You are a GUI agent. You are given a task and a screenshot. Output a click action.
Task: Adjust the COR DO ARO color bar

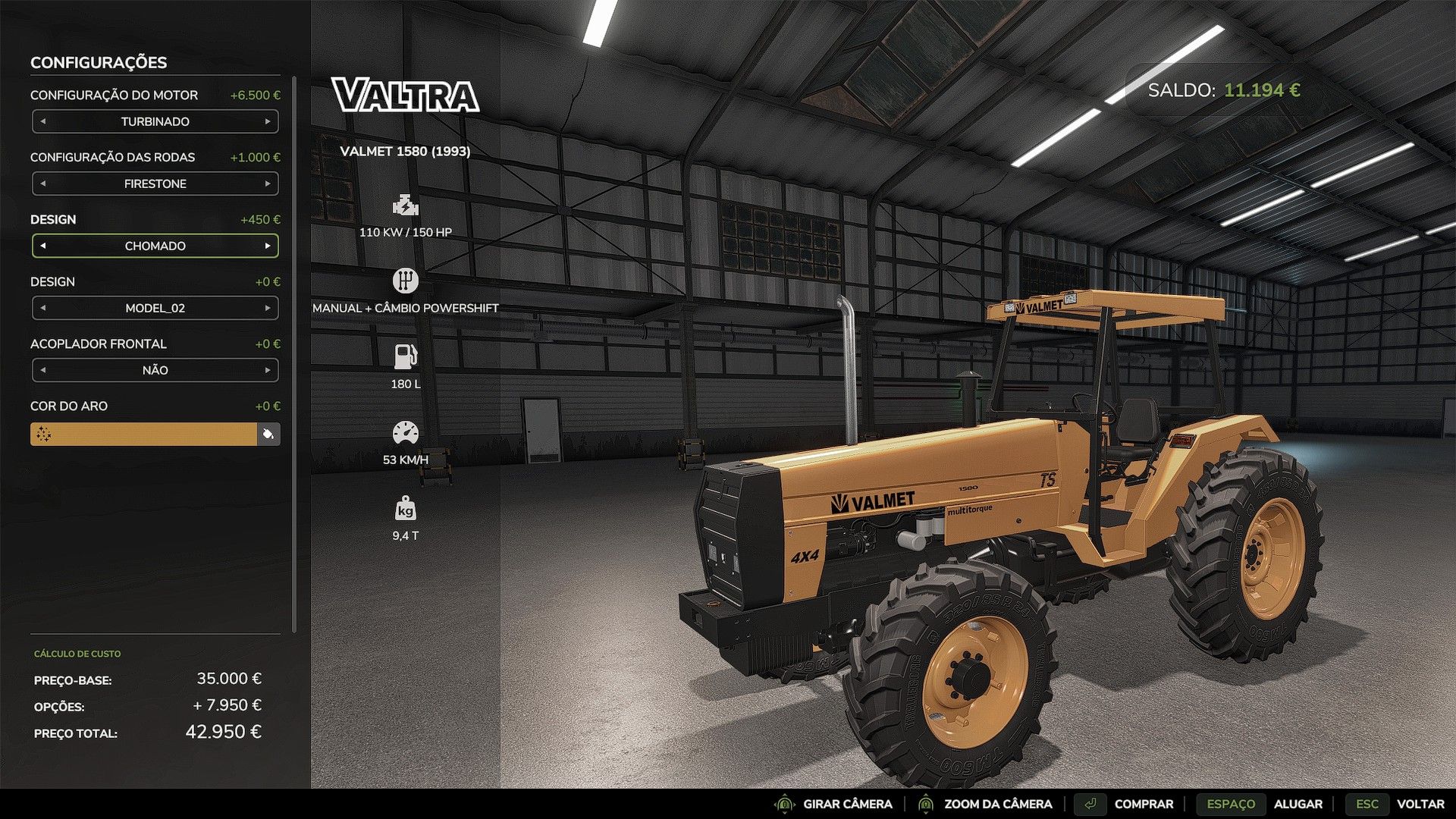(144, 434)
